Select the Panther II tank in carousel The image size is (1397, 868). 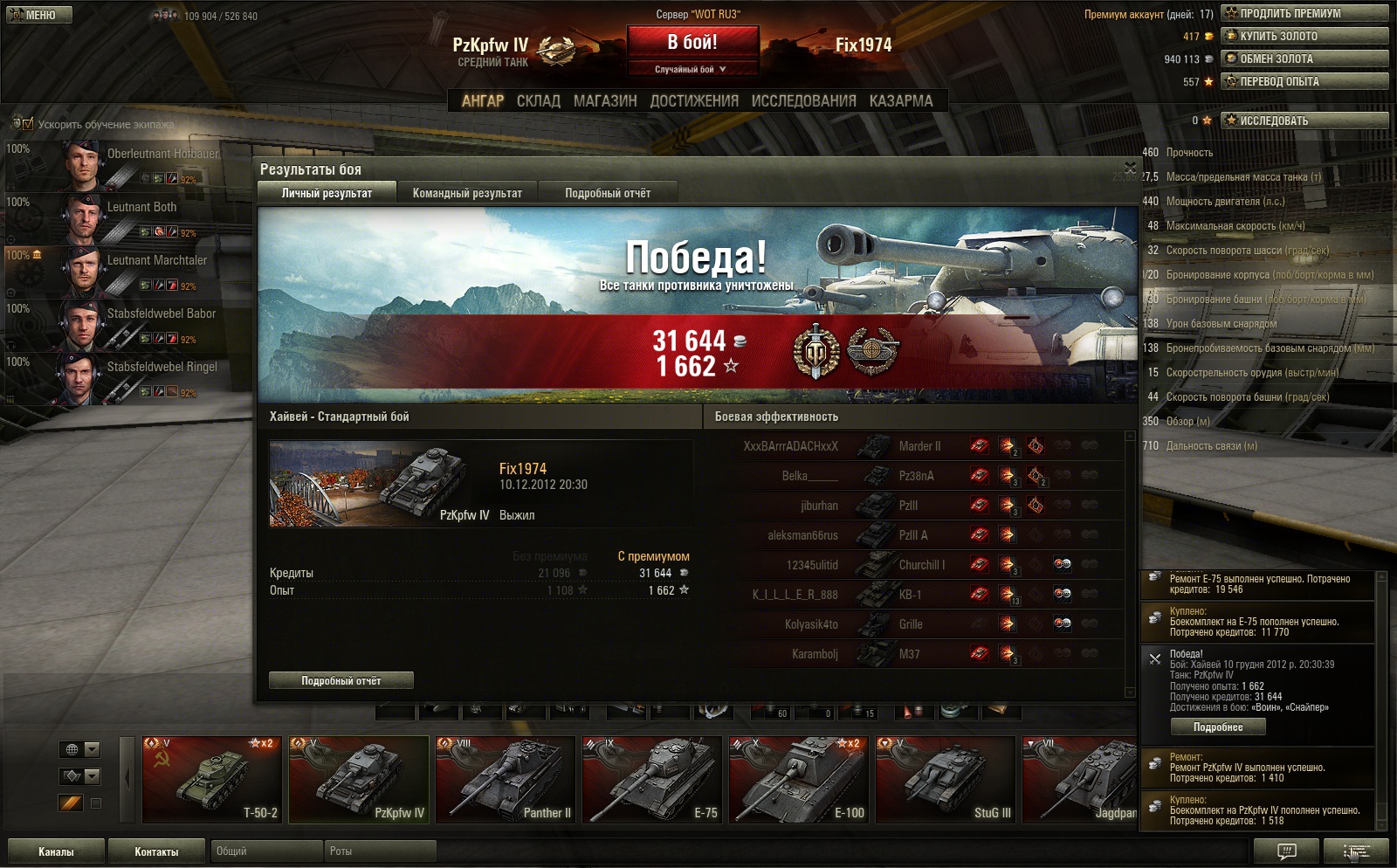pos(505,779)
